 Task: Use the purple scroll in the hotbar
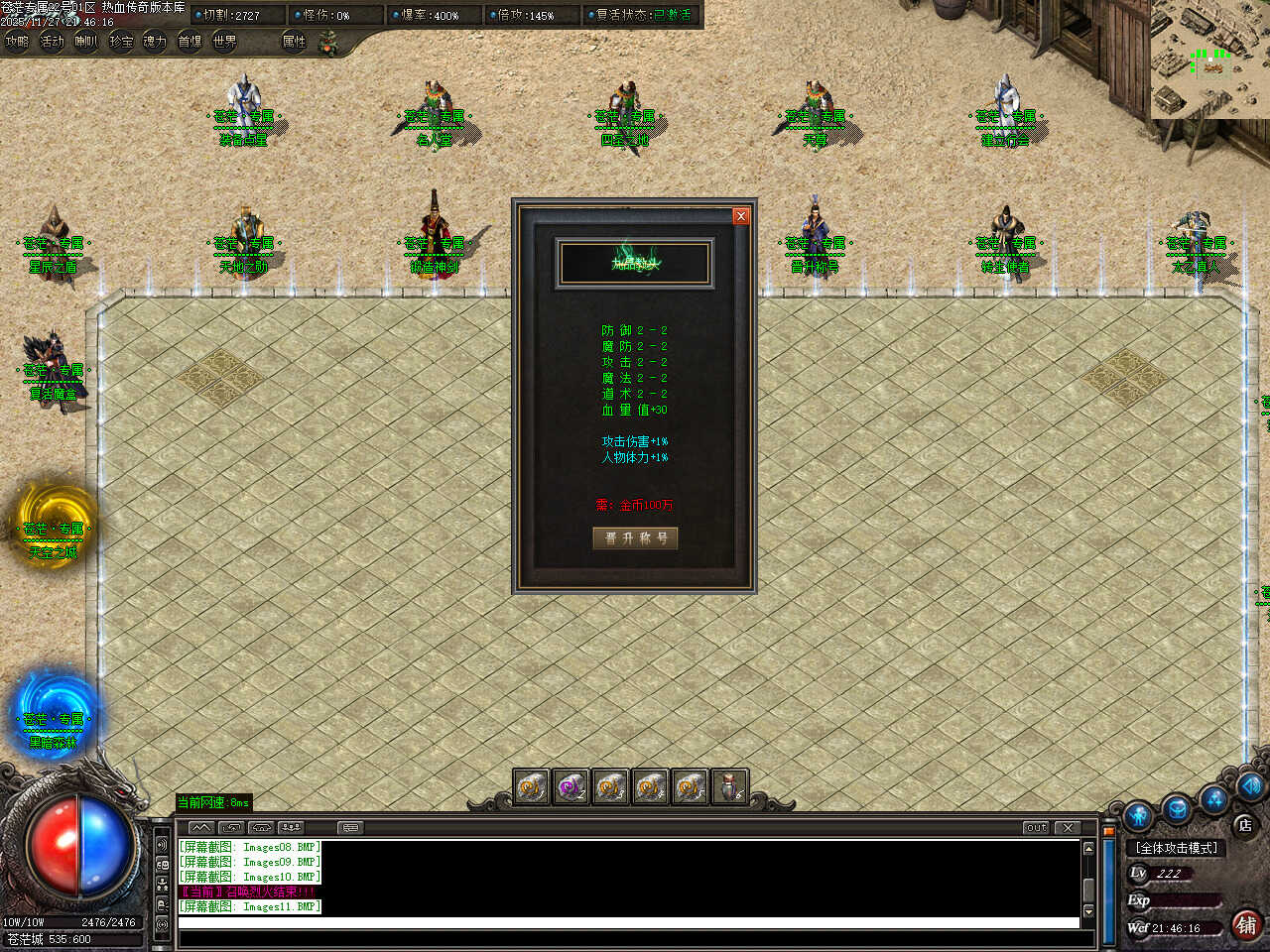point(571,787)
